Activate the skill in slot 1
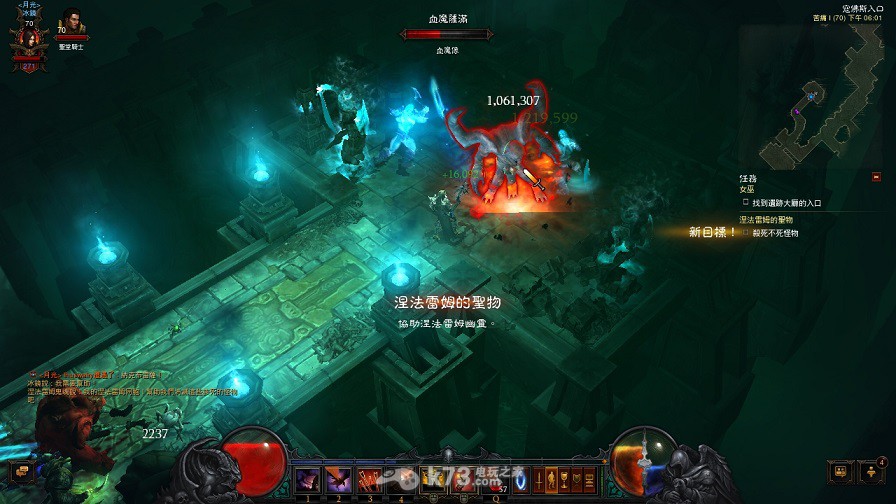The image size is (896, 504). coord(308,479)
